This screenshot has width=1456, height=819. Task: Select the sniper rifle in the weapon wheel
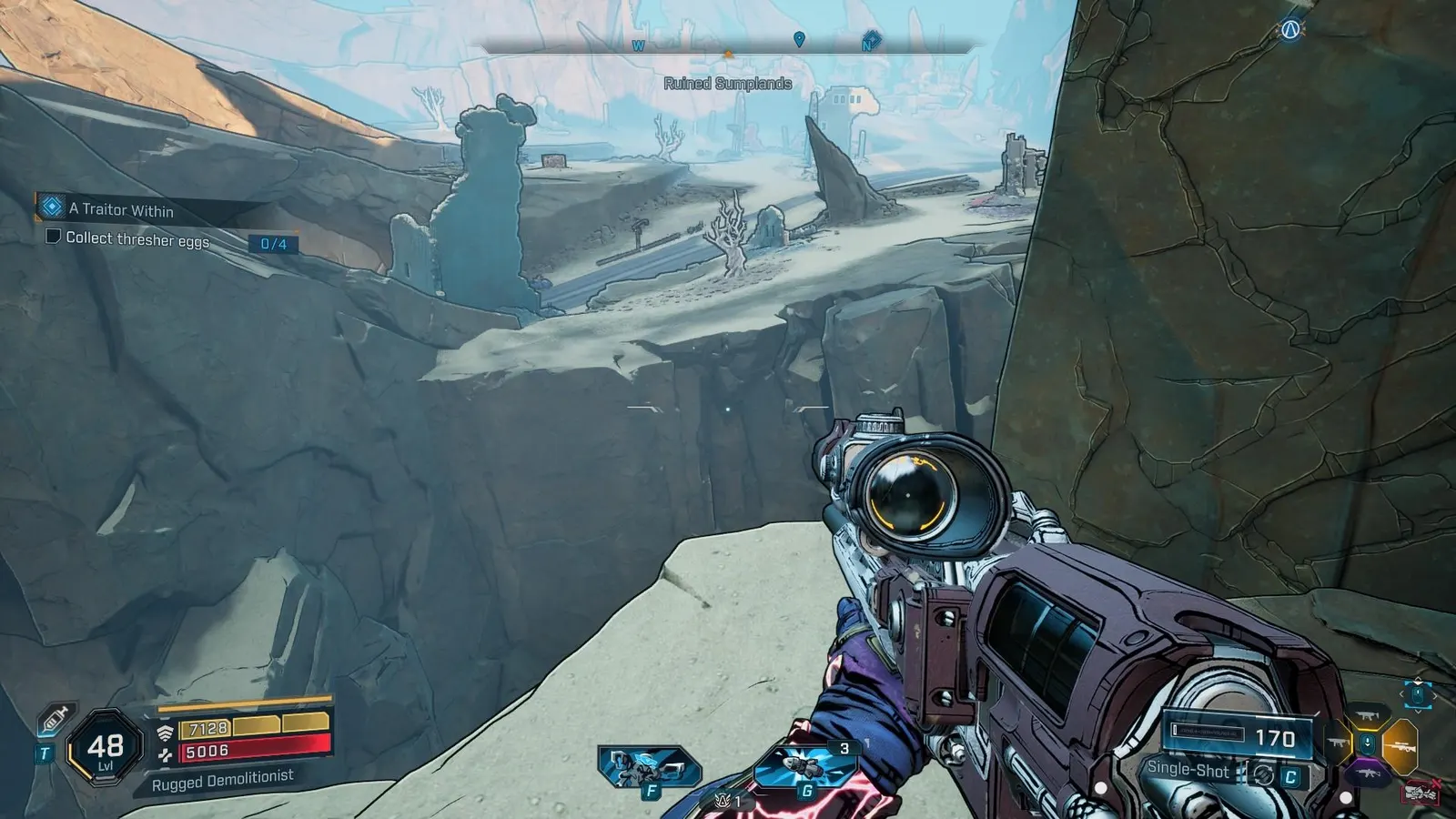coord(1401,745)
